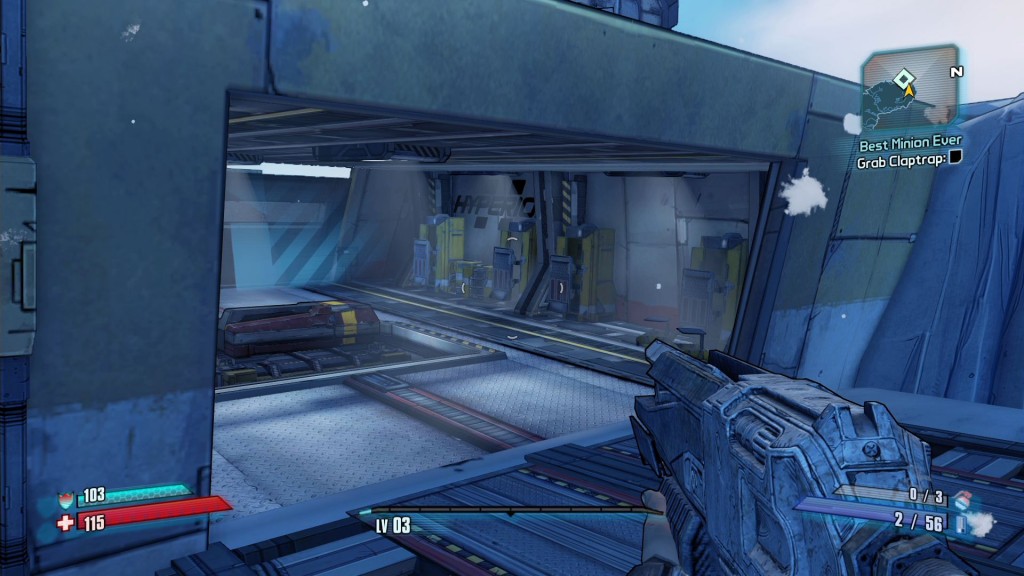Select the Best Minion Ever quest tracker
This screenshot has width=1024, height=576.
[909, 143]
